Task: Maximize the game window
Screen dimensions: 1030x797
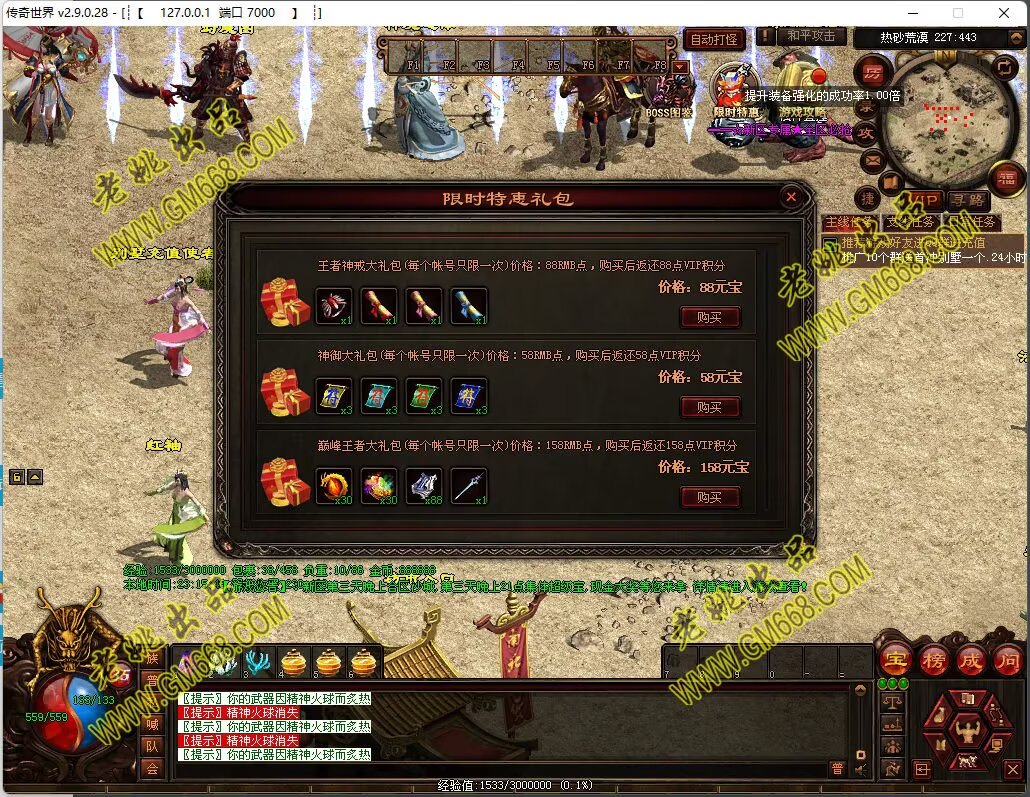Action: pos(957,13)
